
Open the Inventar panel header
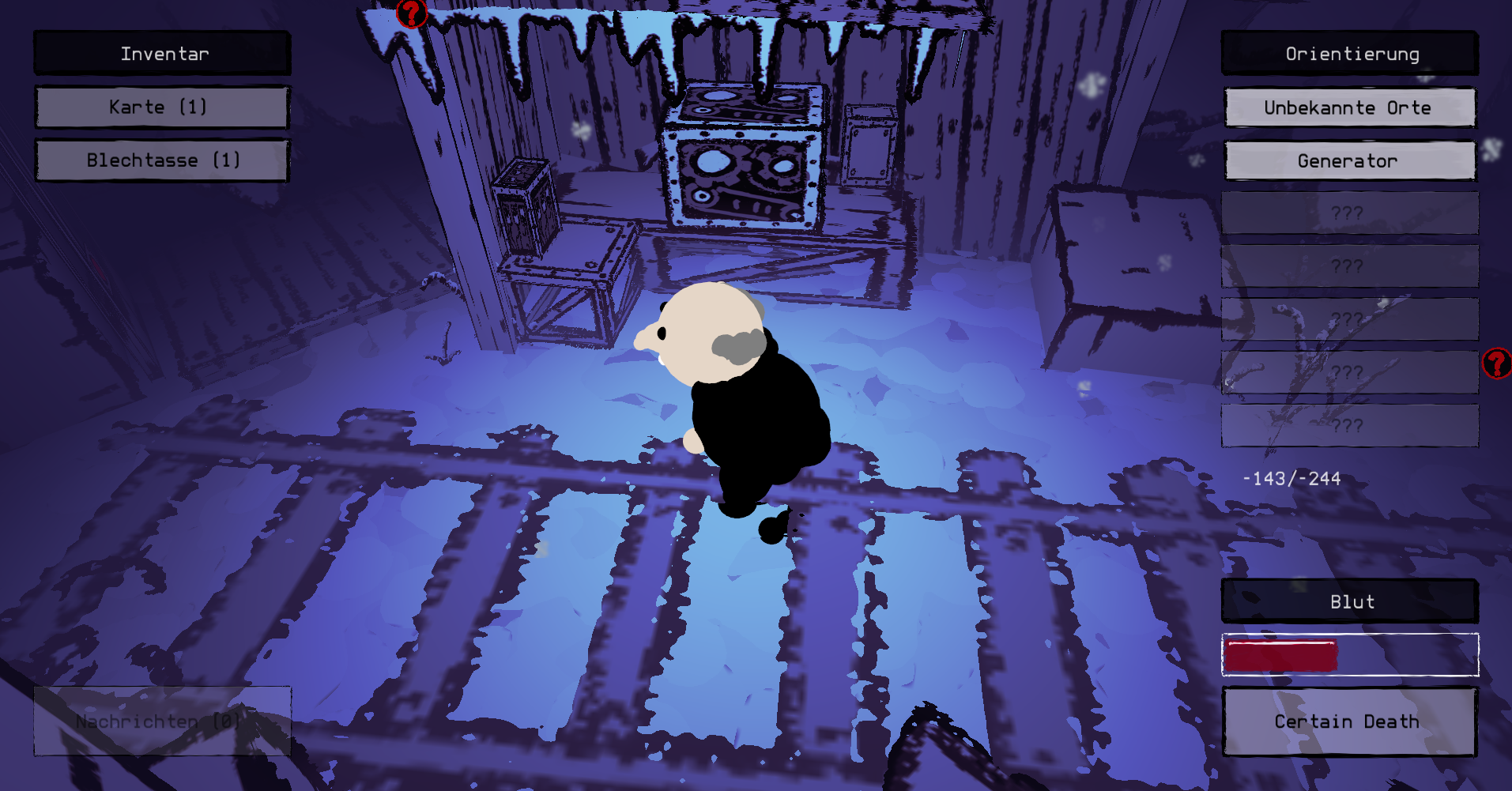162,54
